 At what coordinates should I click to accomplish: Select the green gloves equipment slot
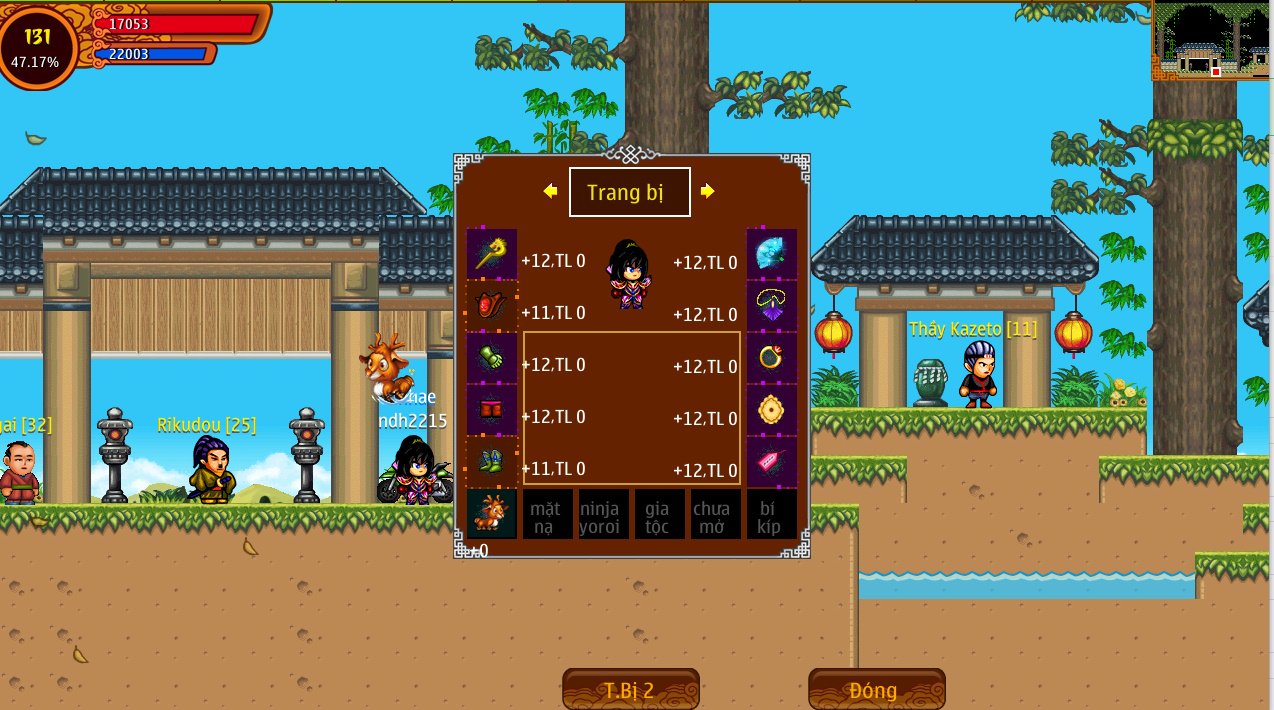pyautogui.click(x=492, y=358)
